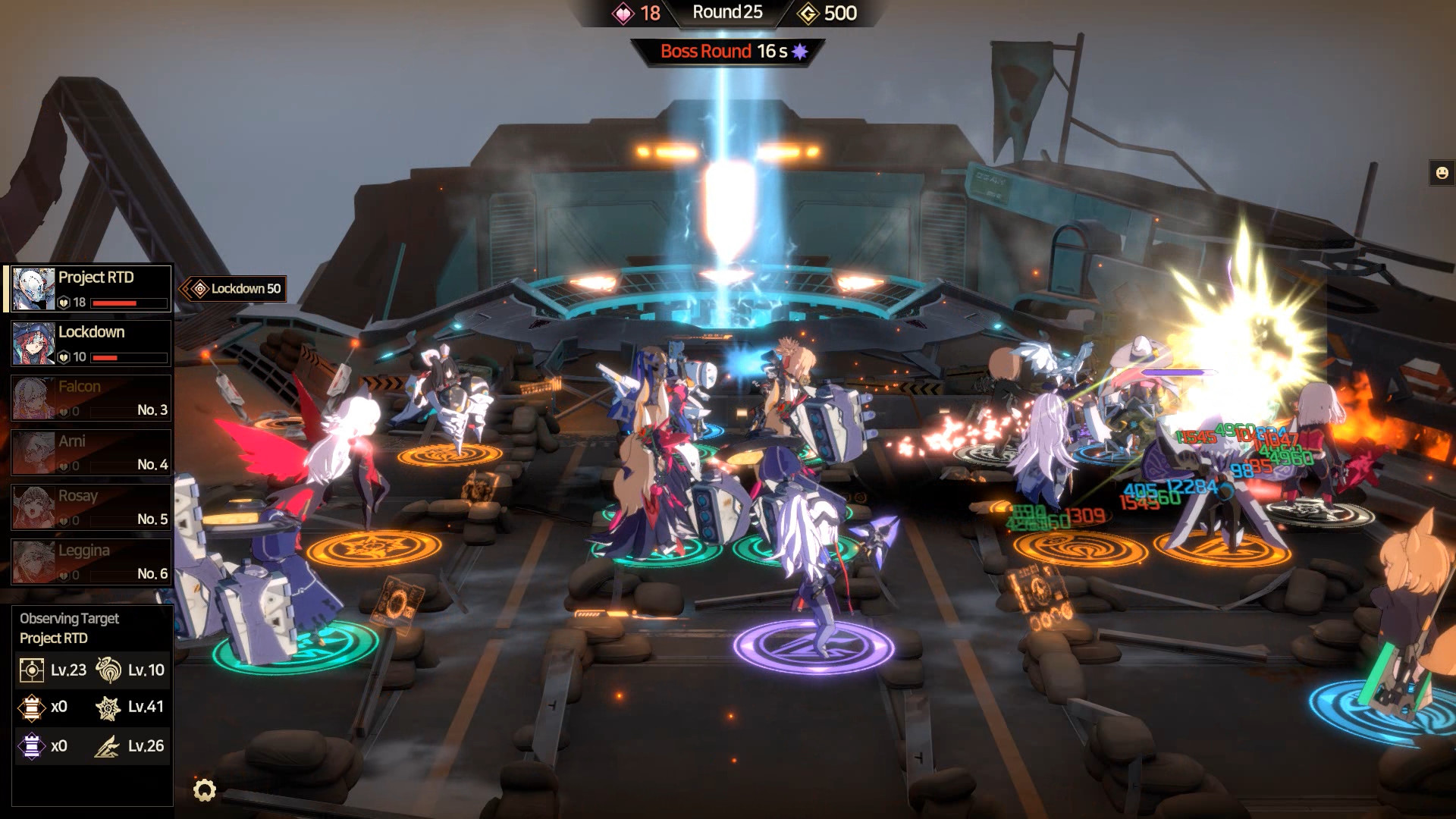Viewport: 1456px width, 819px height.
Task: Click the purple star icon beside the 16s timer
Action: click(800, 52)
